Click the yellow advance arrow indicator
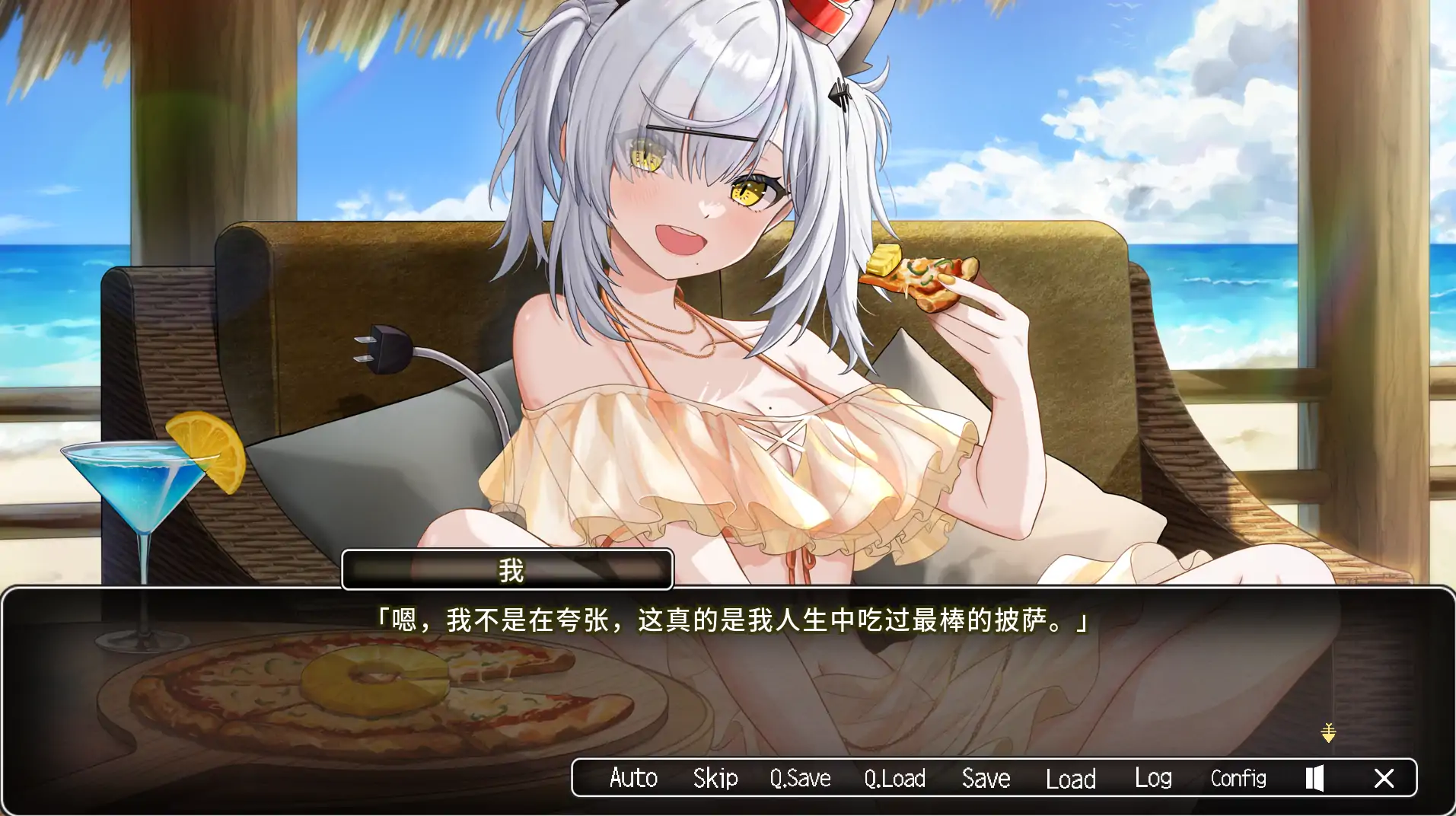Image resolution: width=1456 pixels, height=816 pixels. [x=1328, y=734]
